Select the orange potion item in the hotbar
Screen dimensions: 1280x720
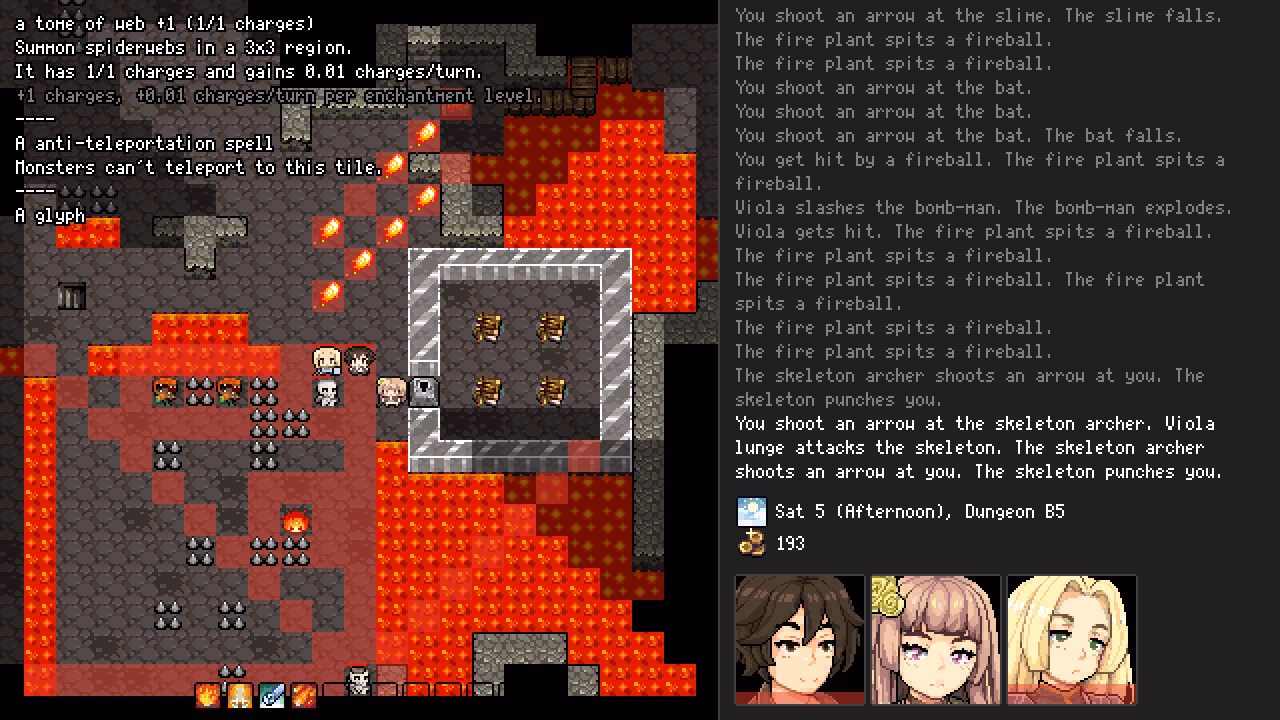pyautogui.click(x=239, y=695)
